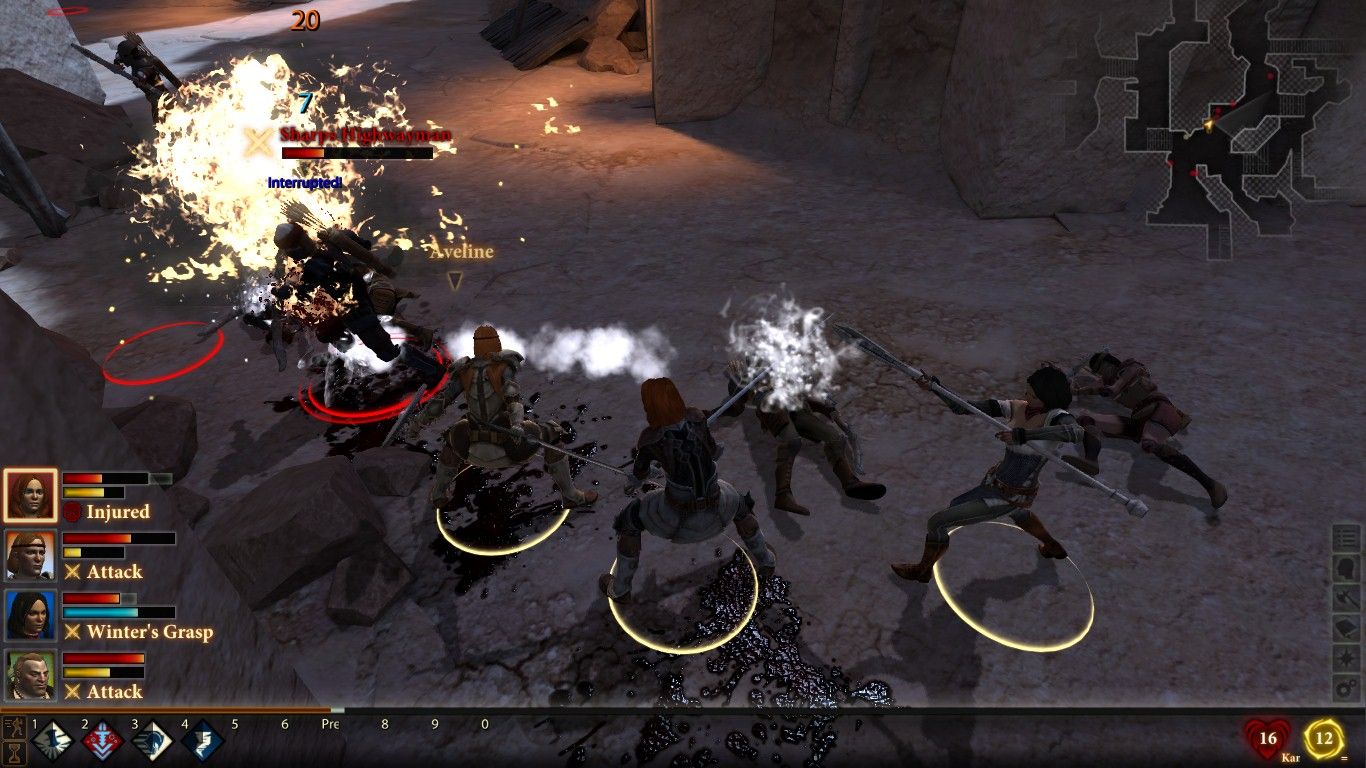This screenshot has height=768, width=1366.
Task: Activate the blue ability in slot 4
Action: click(x=202, y=742)
